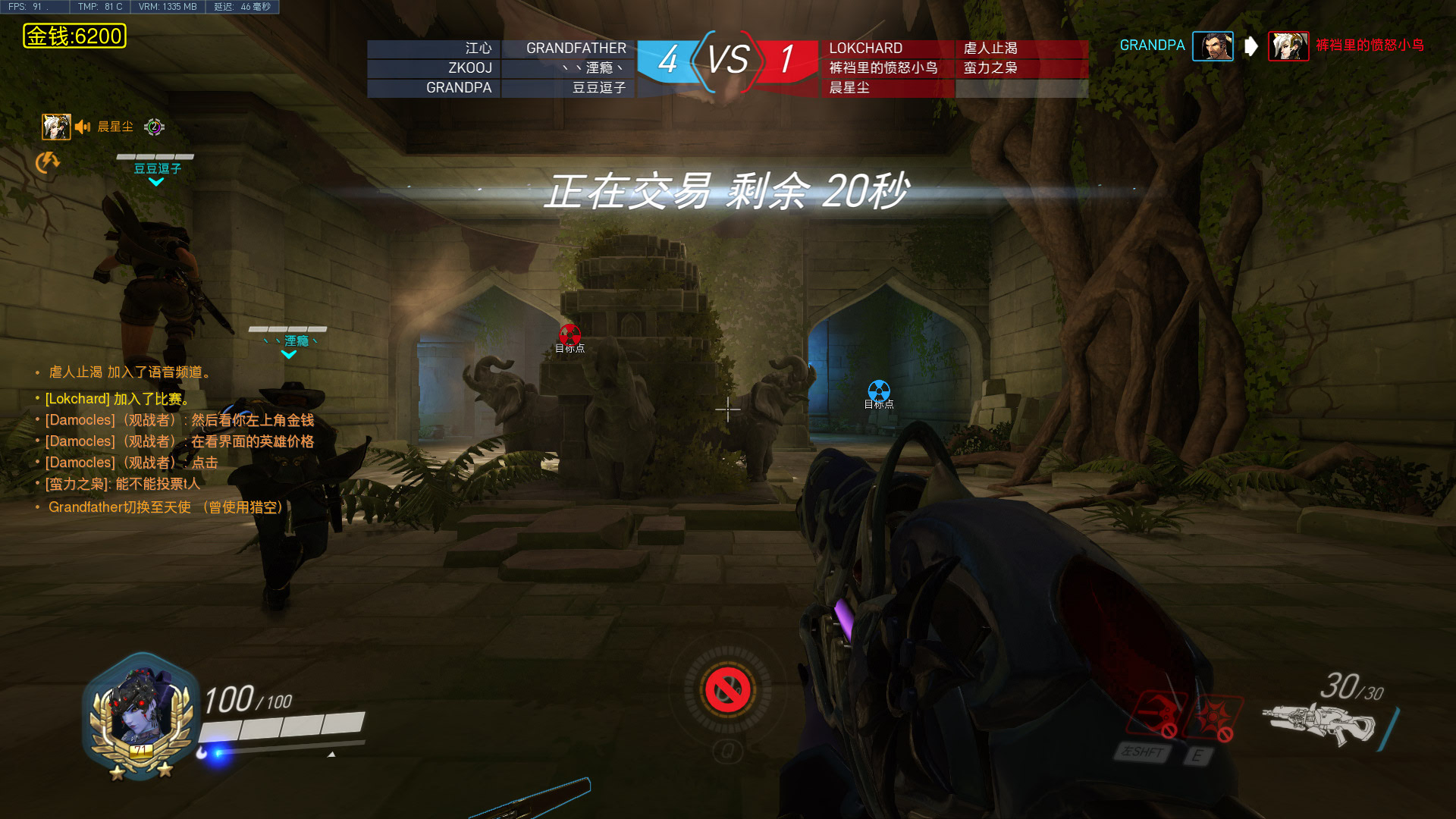The width and height of the screenshot is (1456, 819).
Task: Click the Hanzo portrait in kill feed
Action: 1212,46
